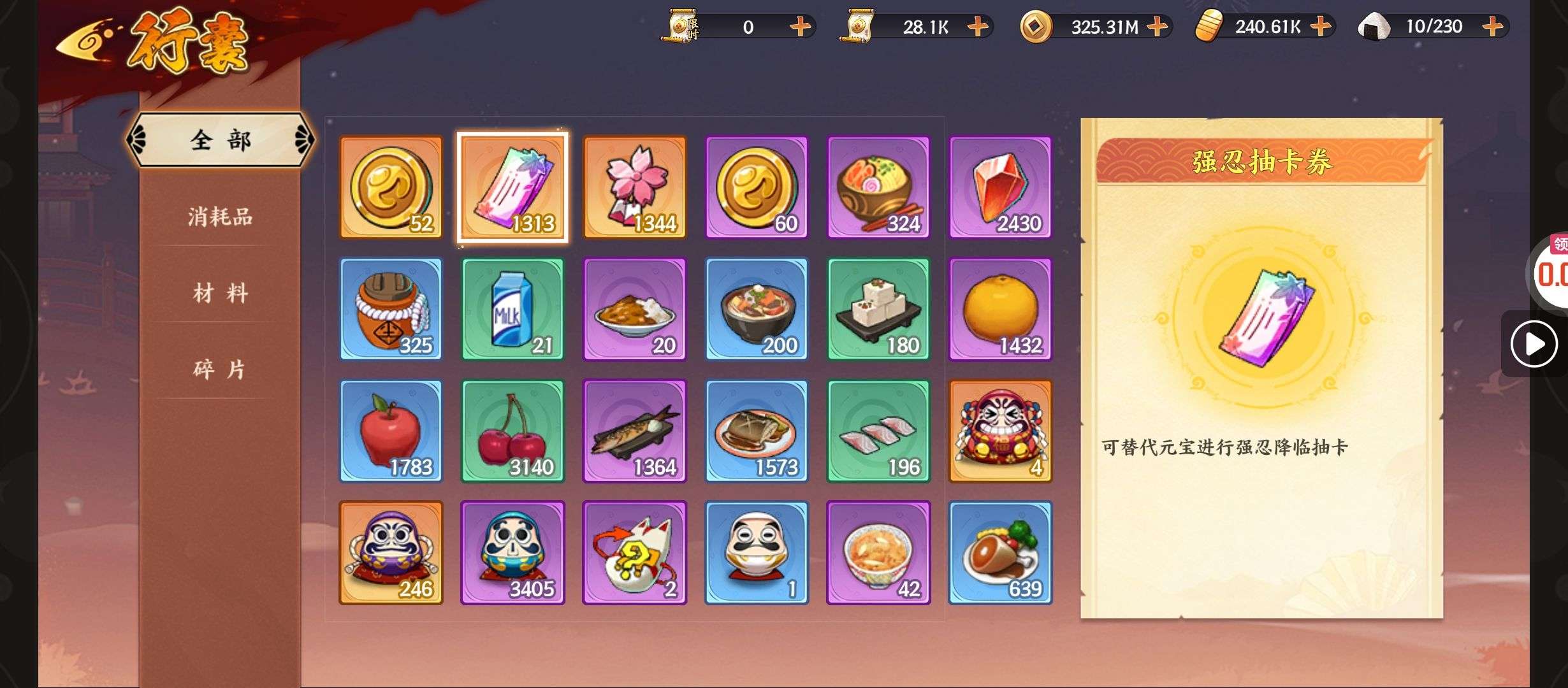The width and height of the screenshot is (1568, 688).
Task: Show the 碎片 fragments tab
Action: tap(220, 369)
